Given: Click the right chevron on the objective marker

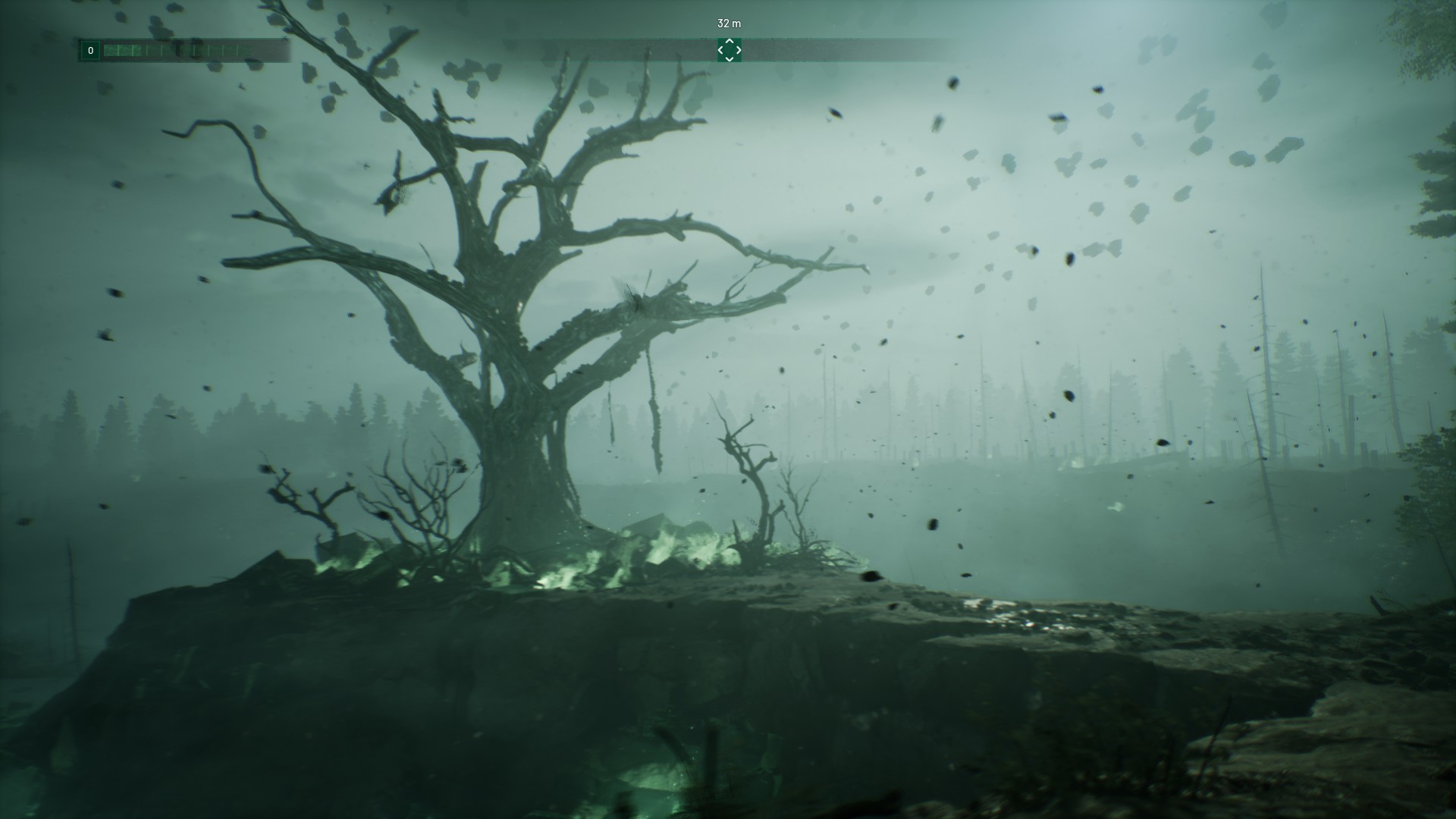Looking at the screenshot, I should tap(738, 50).
